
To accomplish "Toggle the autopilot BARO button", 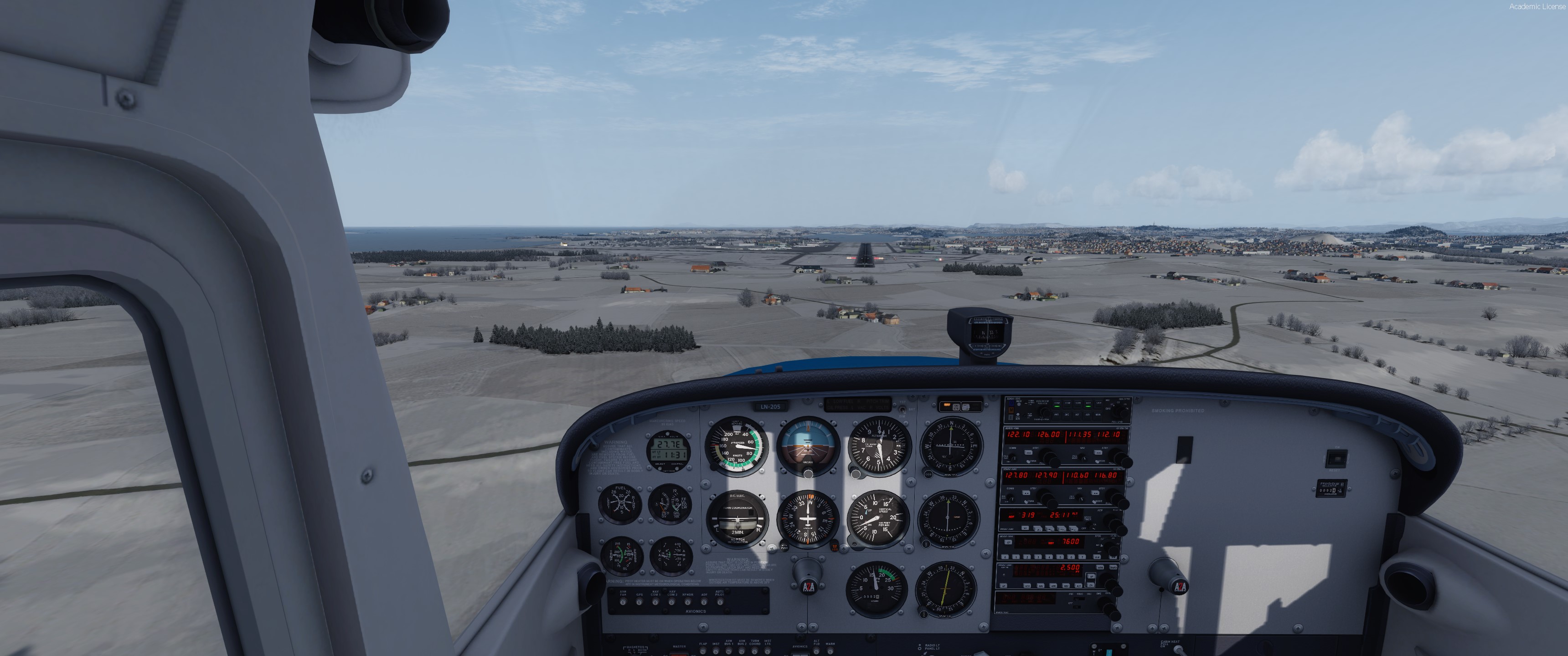I will 1114,568.
